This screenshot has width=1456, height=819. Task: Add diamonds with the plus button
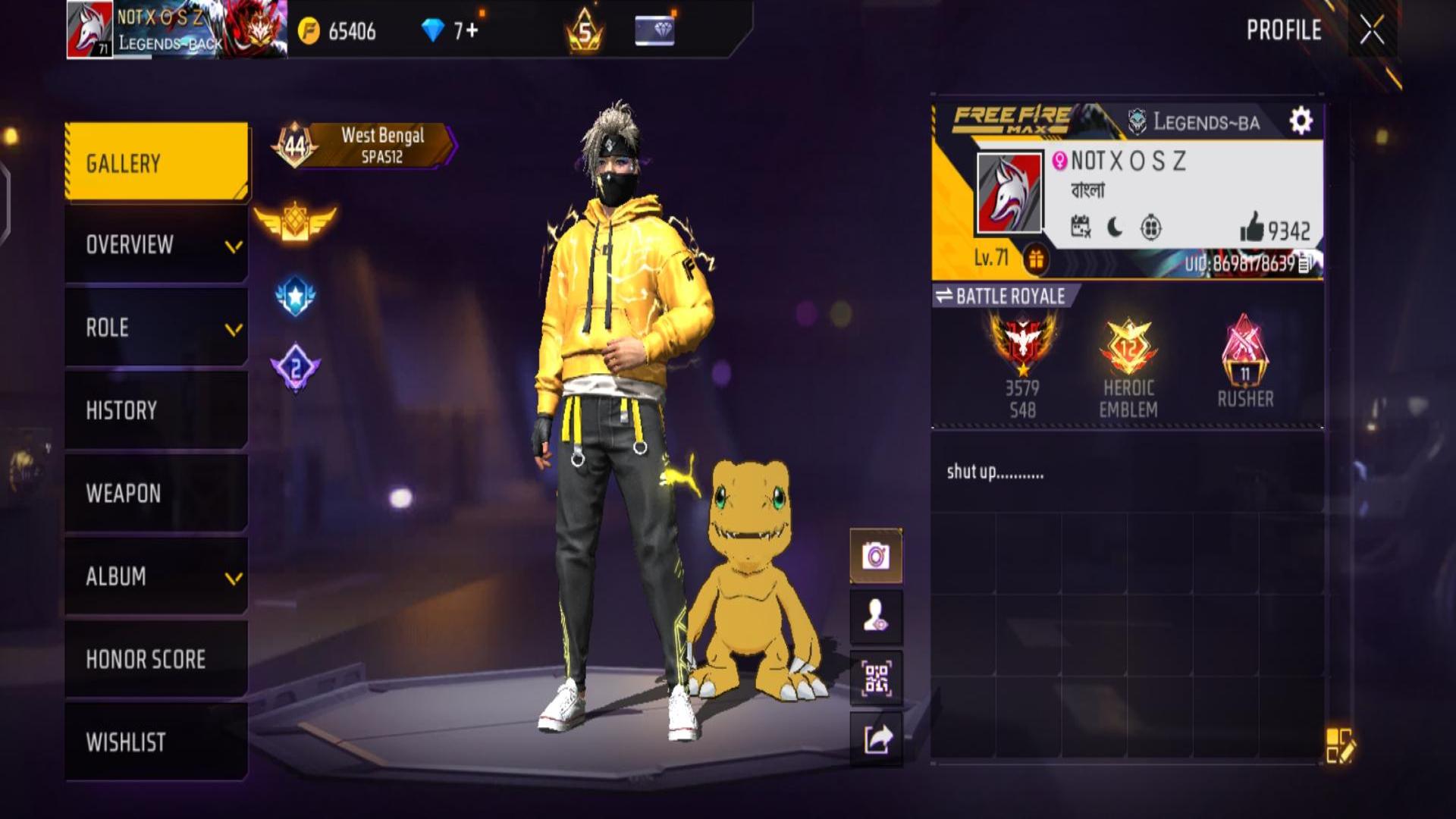472,30
